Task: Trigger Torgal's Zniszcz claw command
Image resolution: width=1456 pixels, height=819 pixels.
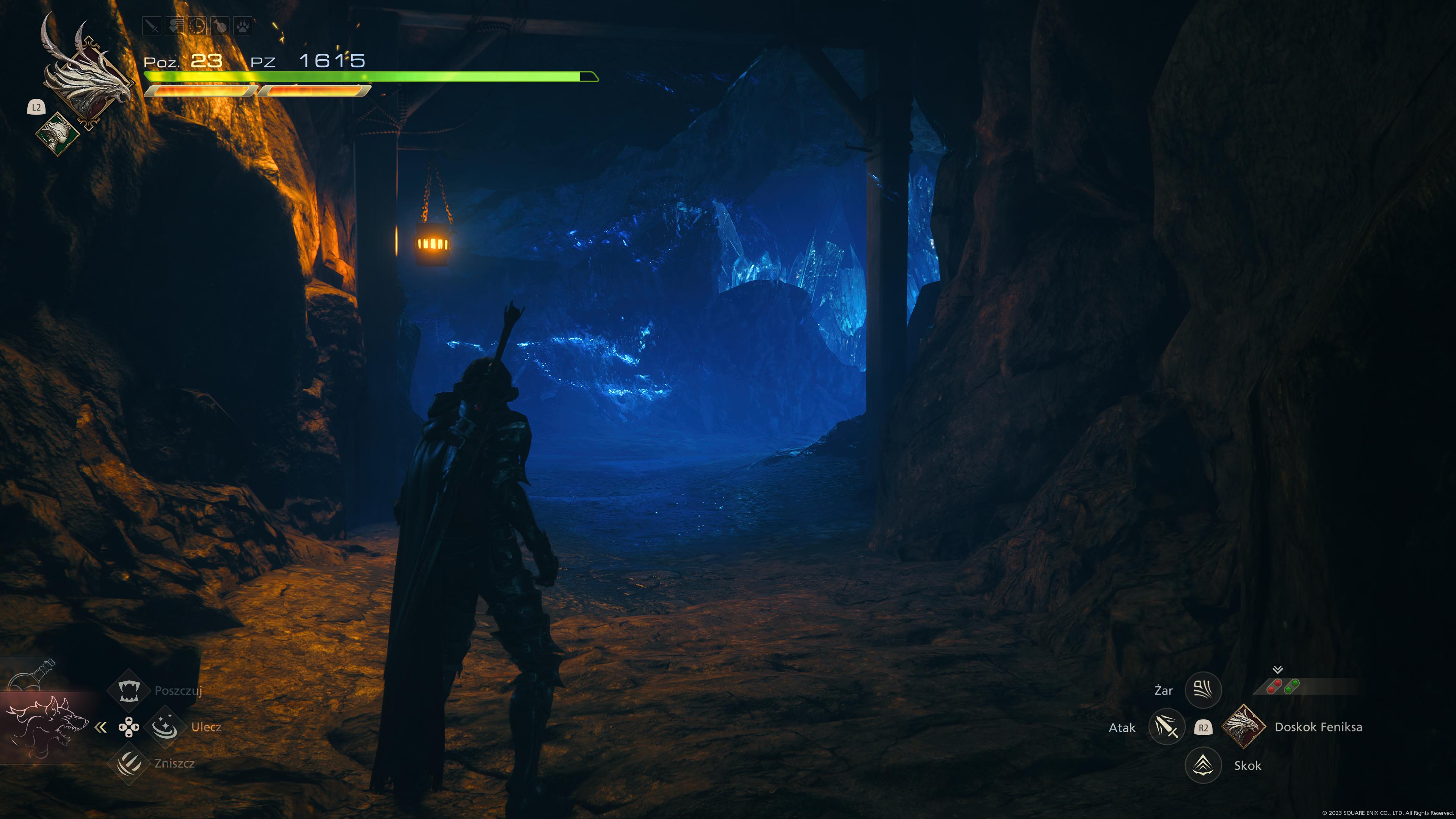Action: click(x=129, y=764)
